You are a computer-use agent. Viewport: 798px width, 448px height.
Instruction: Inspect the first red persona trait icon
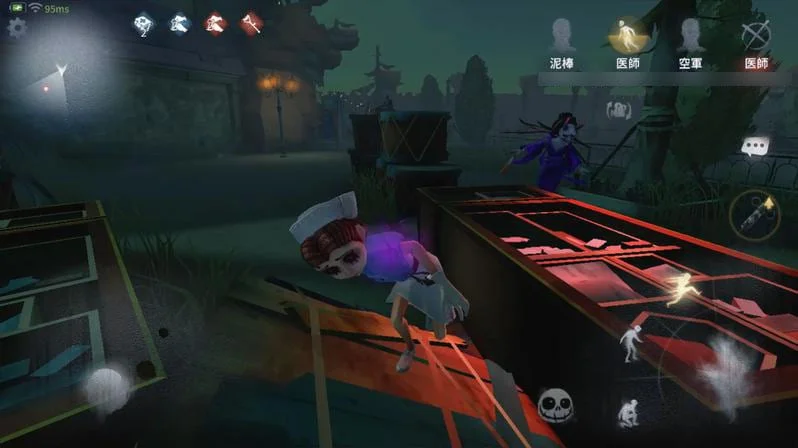pos(215,23)
